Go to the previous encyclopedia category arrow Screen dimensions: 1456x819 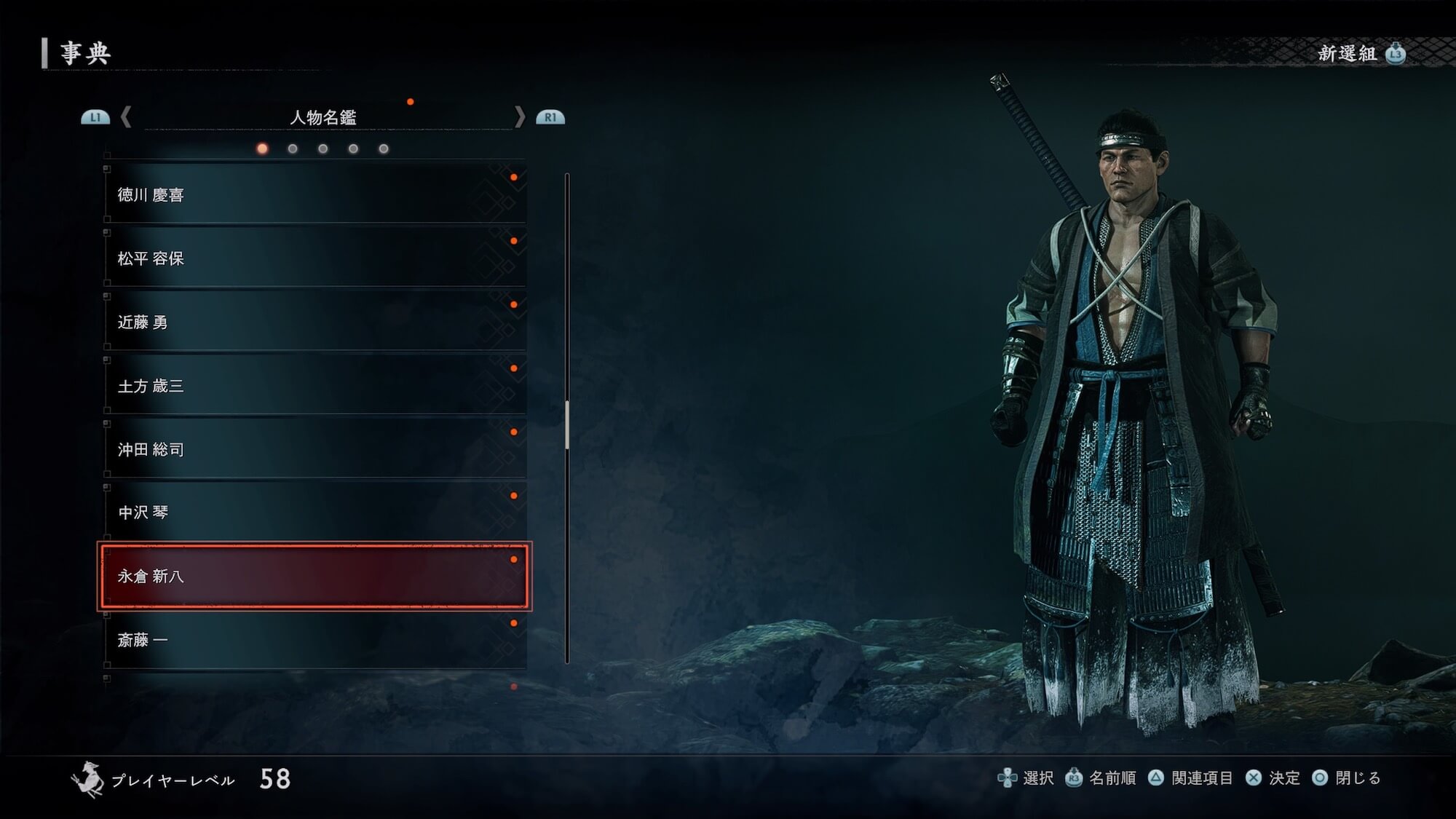coord(126,117)
